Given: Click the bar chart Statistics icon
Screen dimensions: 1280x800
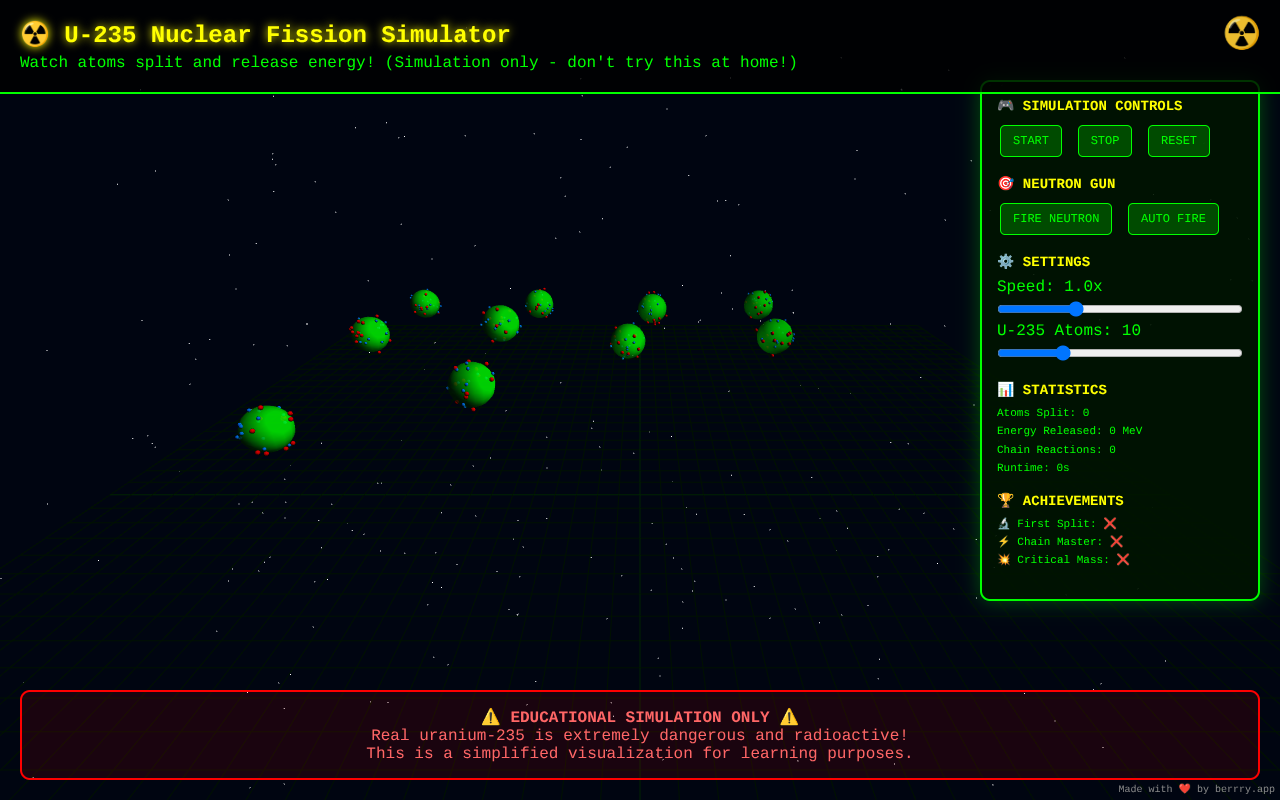Looking at the screenshot, I should coord(1005,389).
